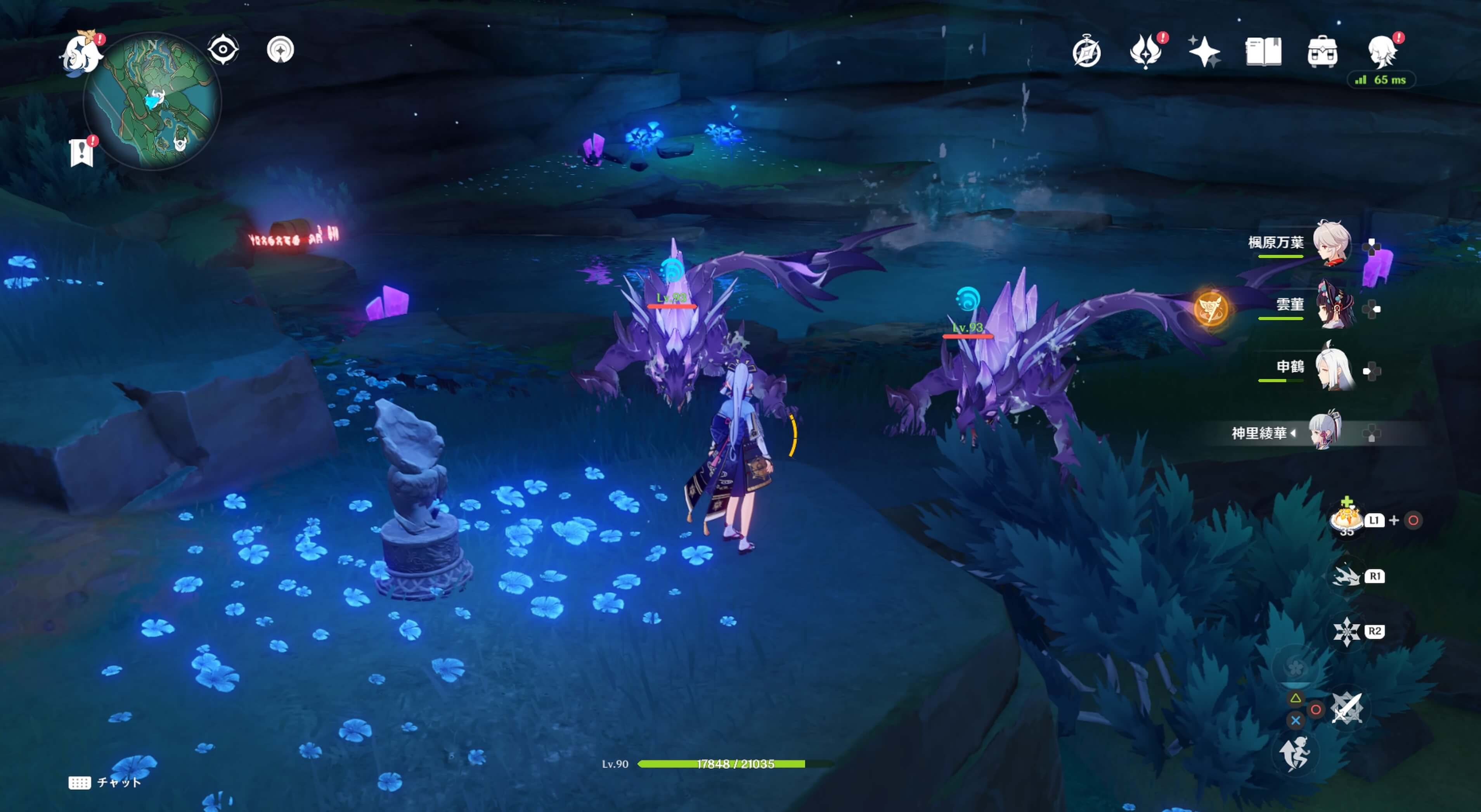1481x812 pixels.
Task: Open the adventurer handbook book icon
Action: (x=1263, y=52)
